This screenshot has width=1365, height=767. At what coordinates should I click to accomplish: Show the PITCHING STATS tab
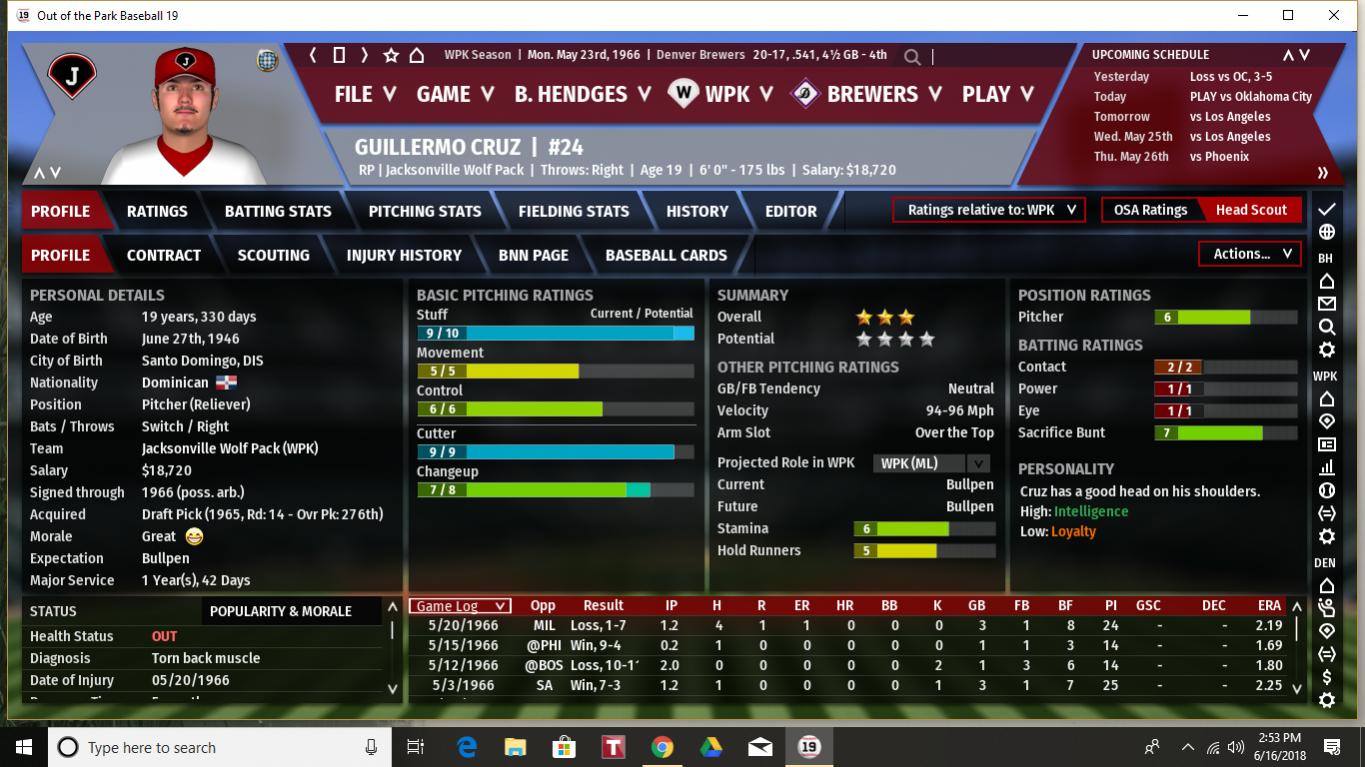(425, 211)
